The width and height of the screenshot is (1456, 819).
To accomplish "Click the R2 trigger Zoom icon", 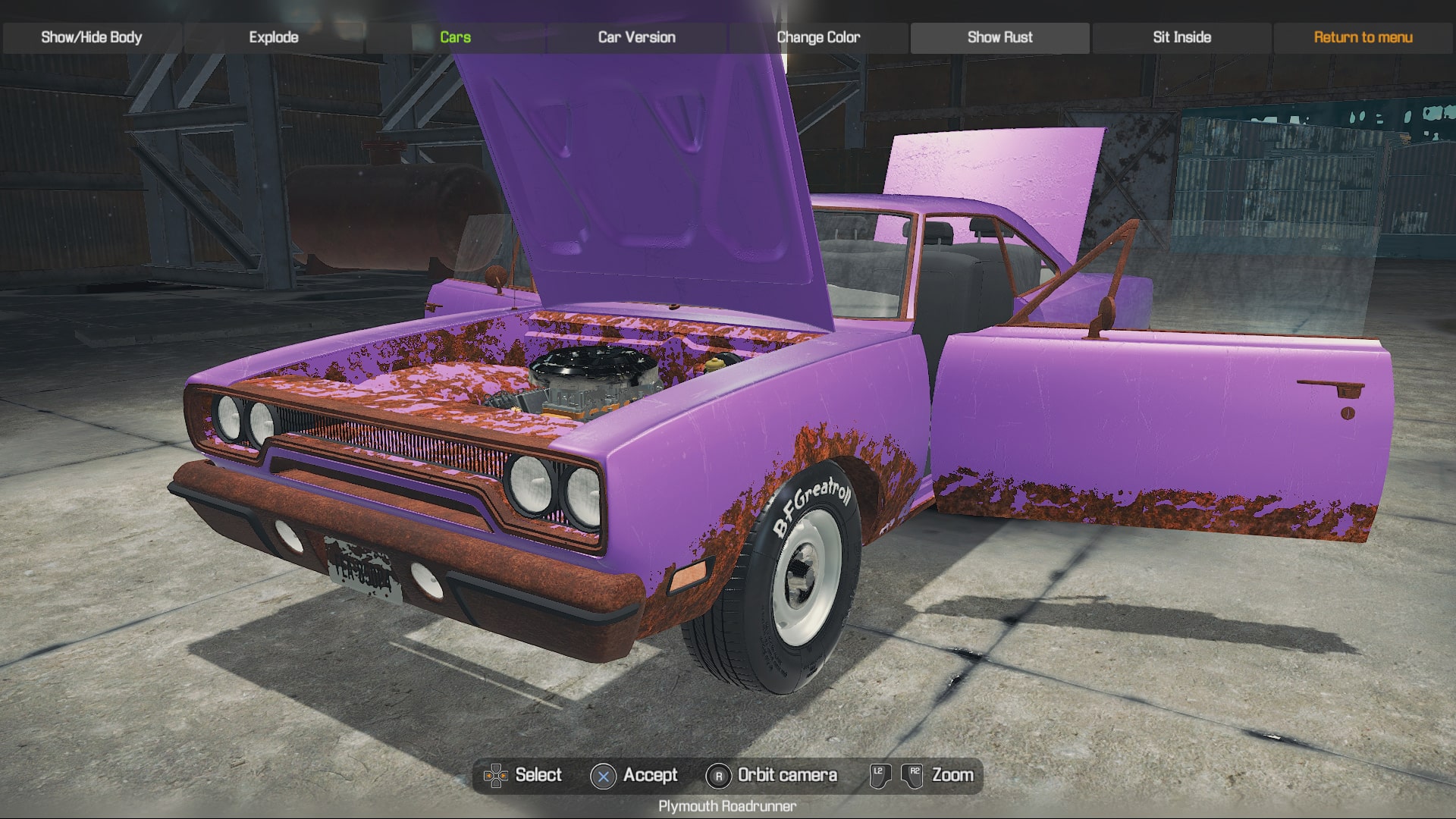I will click(x=912, y=775).
